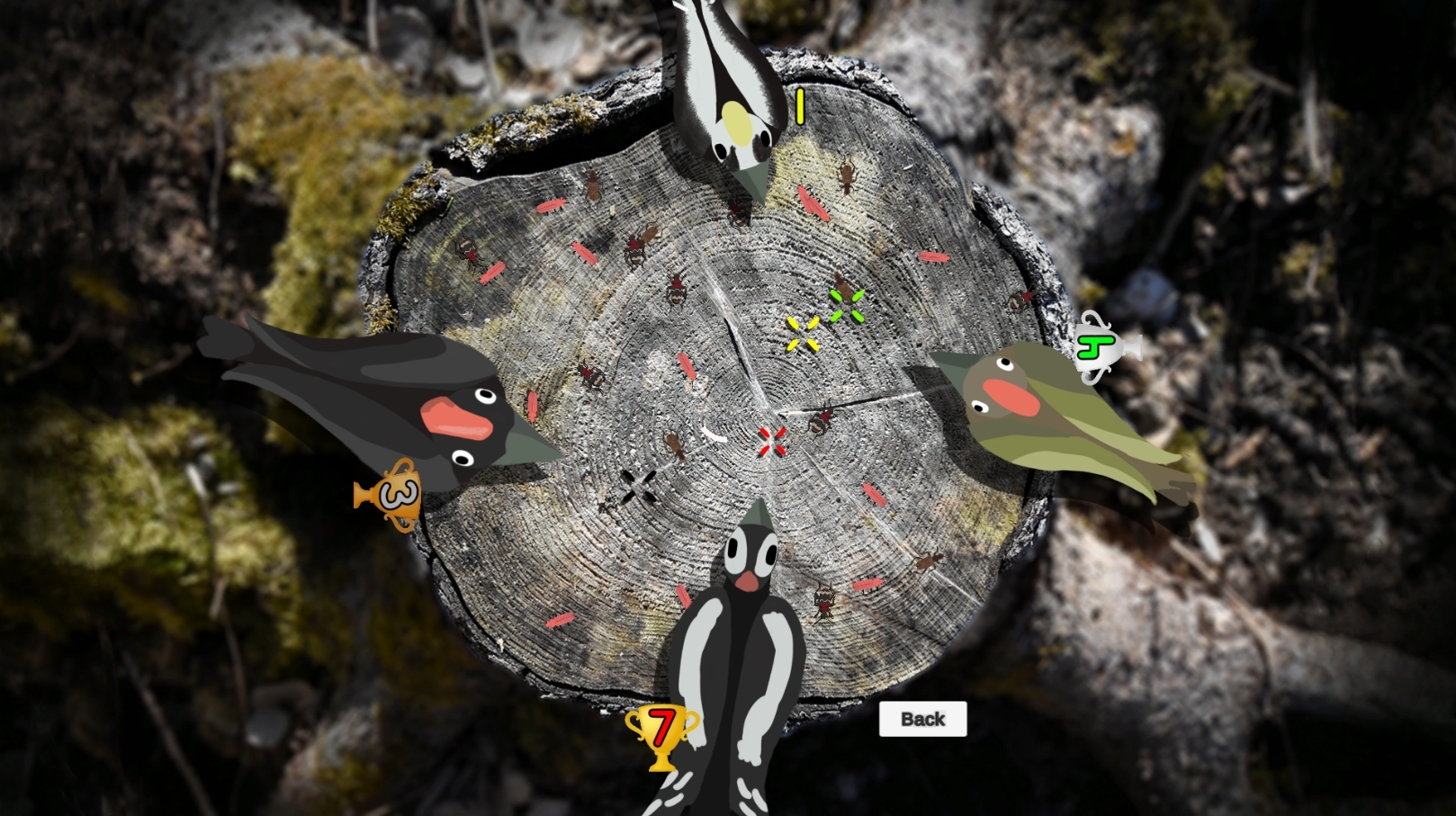Click the Back button
The width and height of the screenshot is (1456, 816).
coord(922,719)
